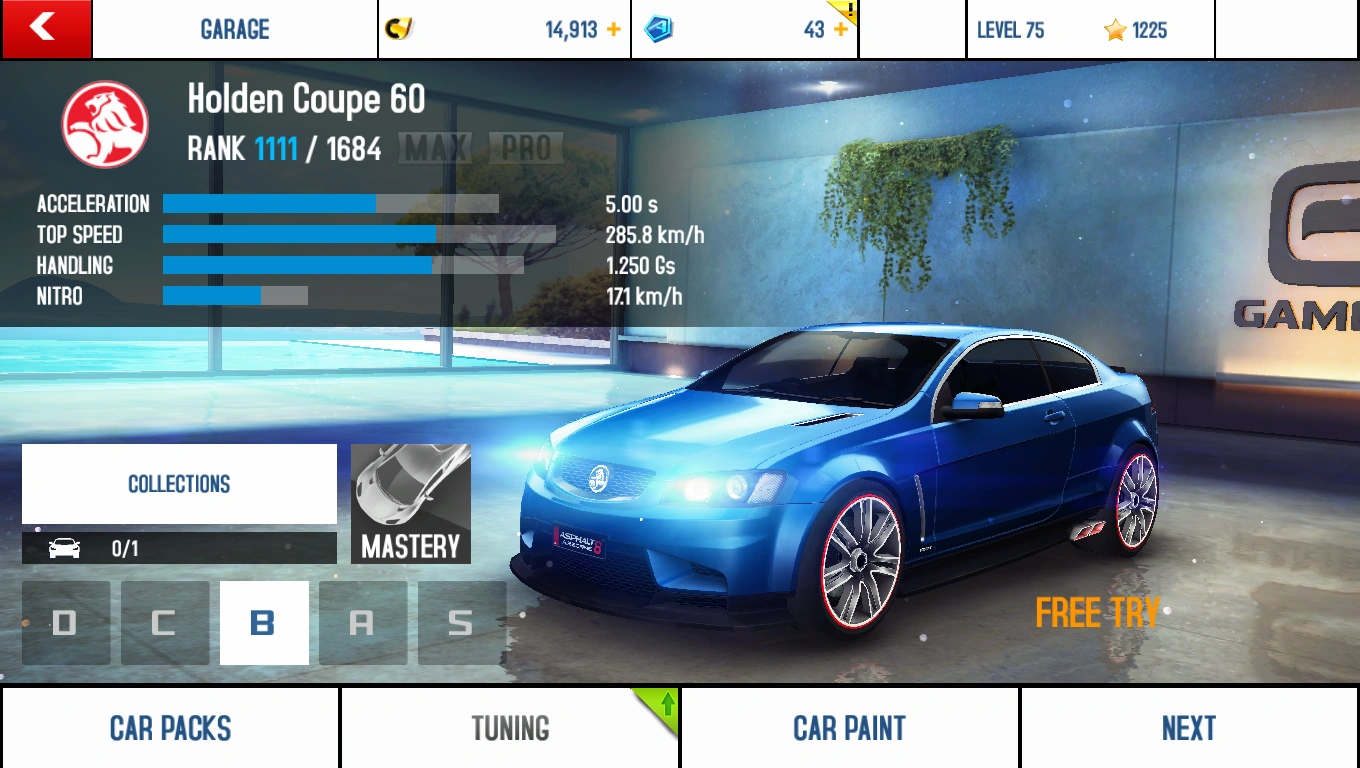Switch to class D cars
1360x768 pixels.
[66, 623]
